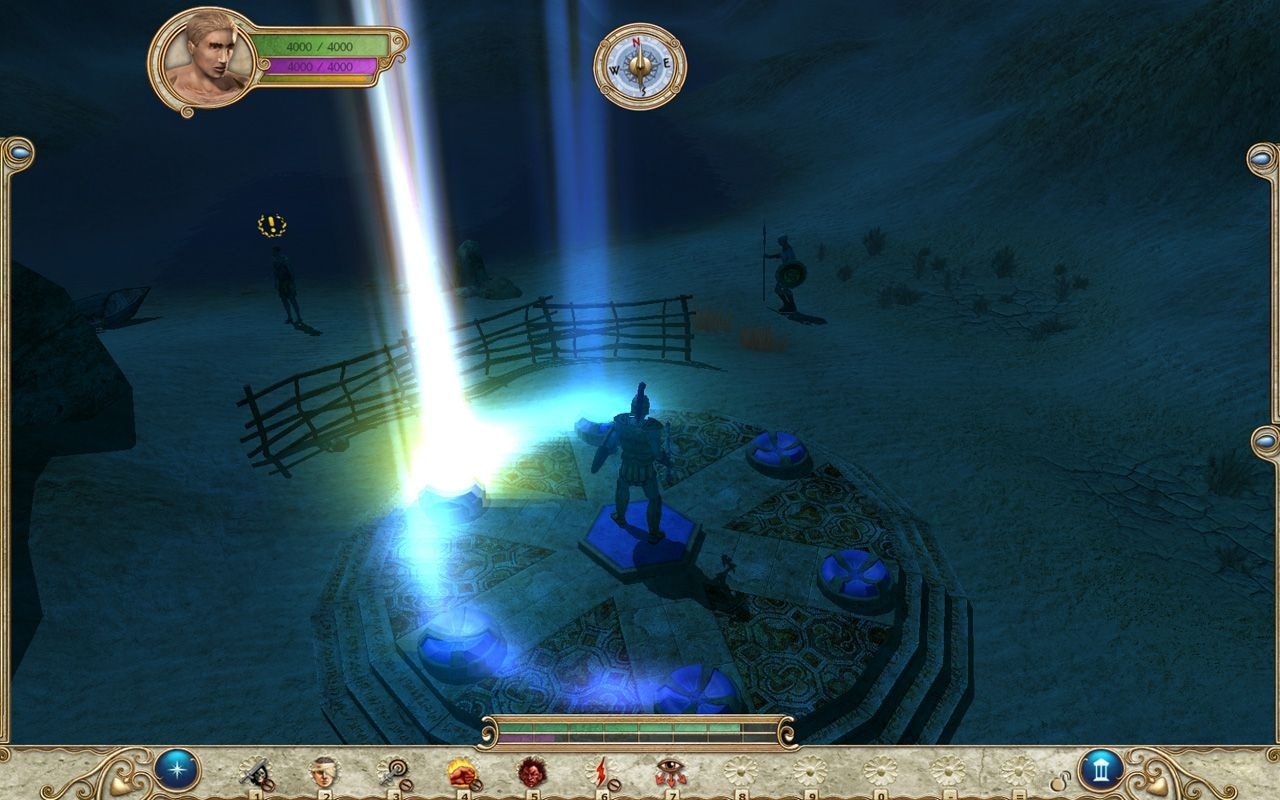1280x800 pixels.
Task: Select the spear-wielding warrior statue on the hill
Action: pos(787,270)
